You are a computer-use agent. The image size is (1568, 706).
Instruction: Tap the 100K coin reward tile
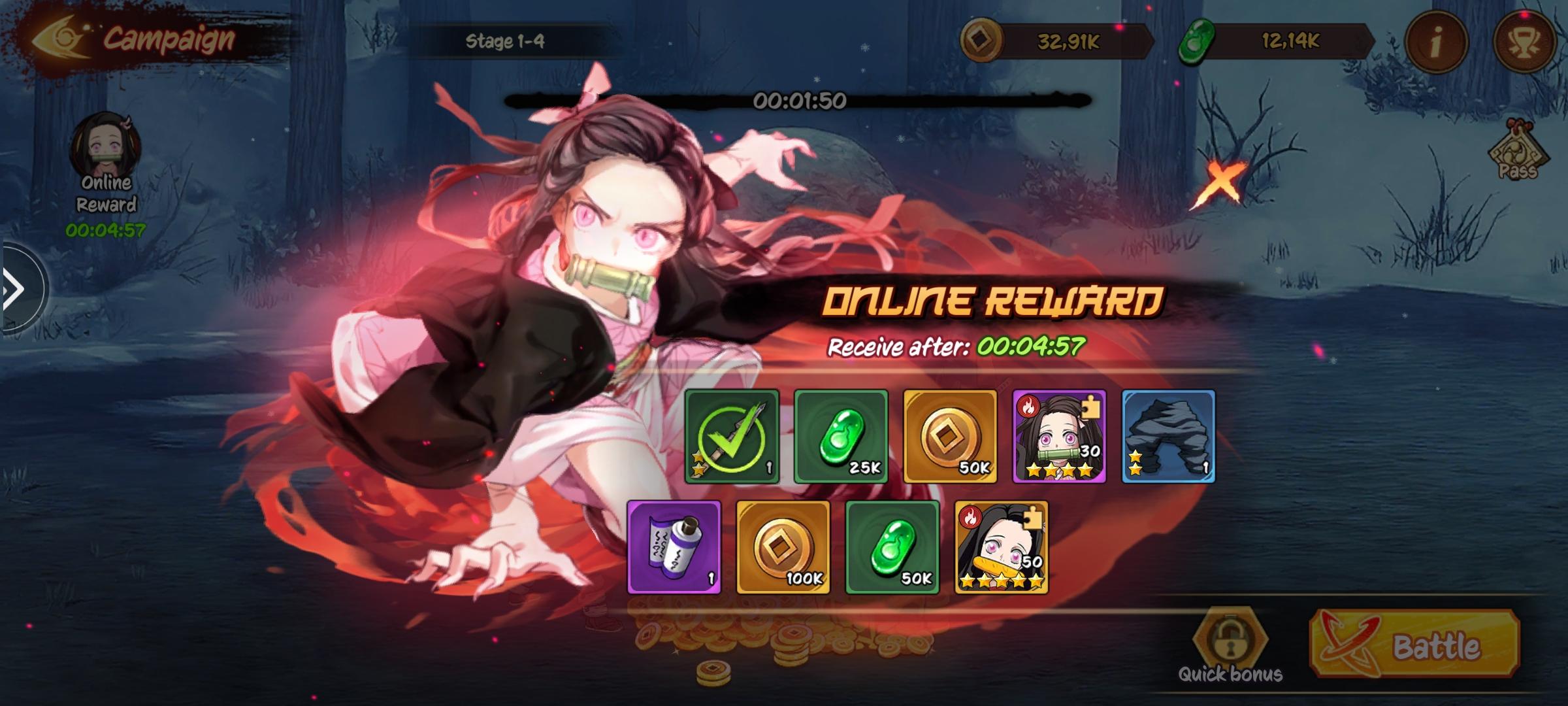783,548
